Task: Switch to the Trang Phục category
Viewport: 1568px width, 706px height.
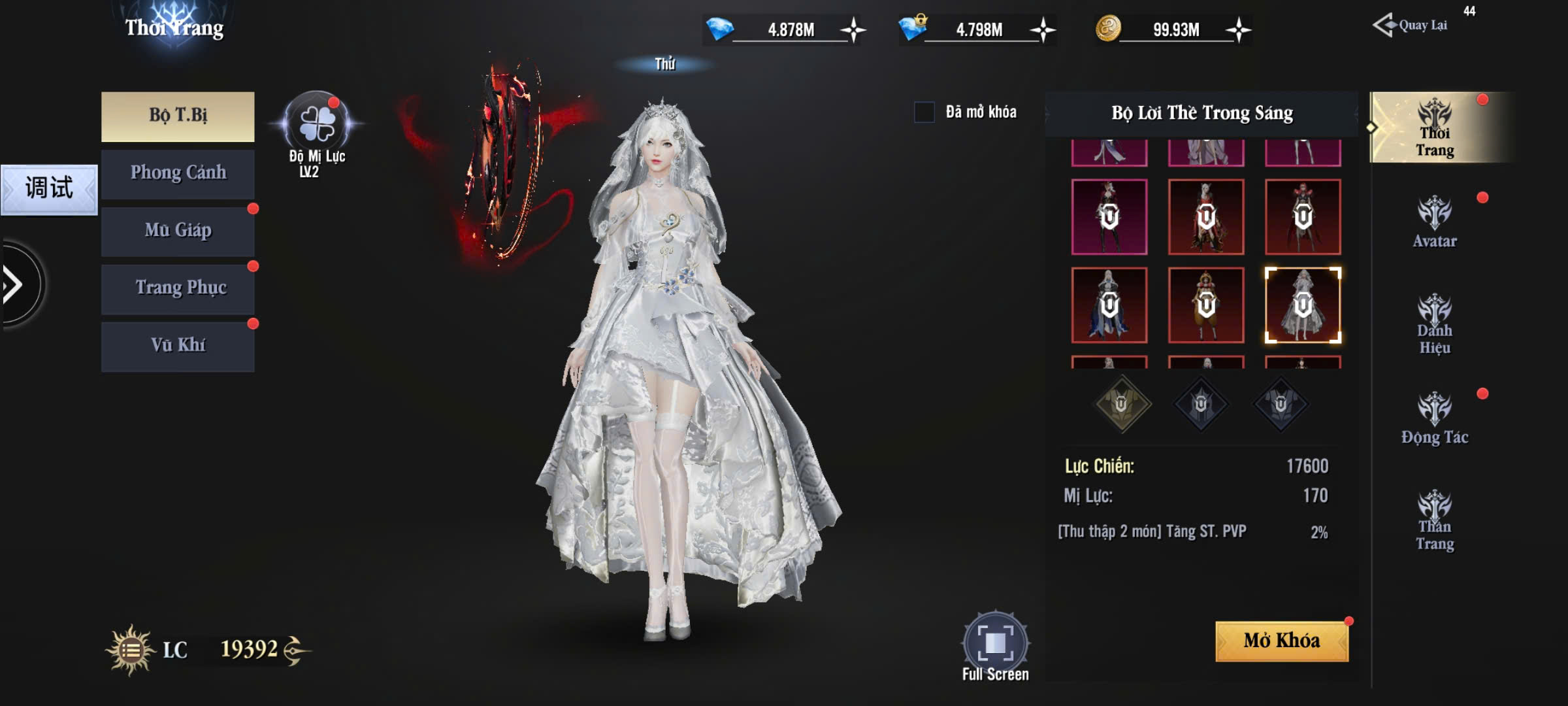Action: [x=178, y=289]
